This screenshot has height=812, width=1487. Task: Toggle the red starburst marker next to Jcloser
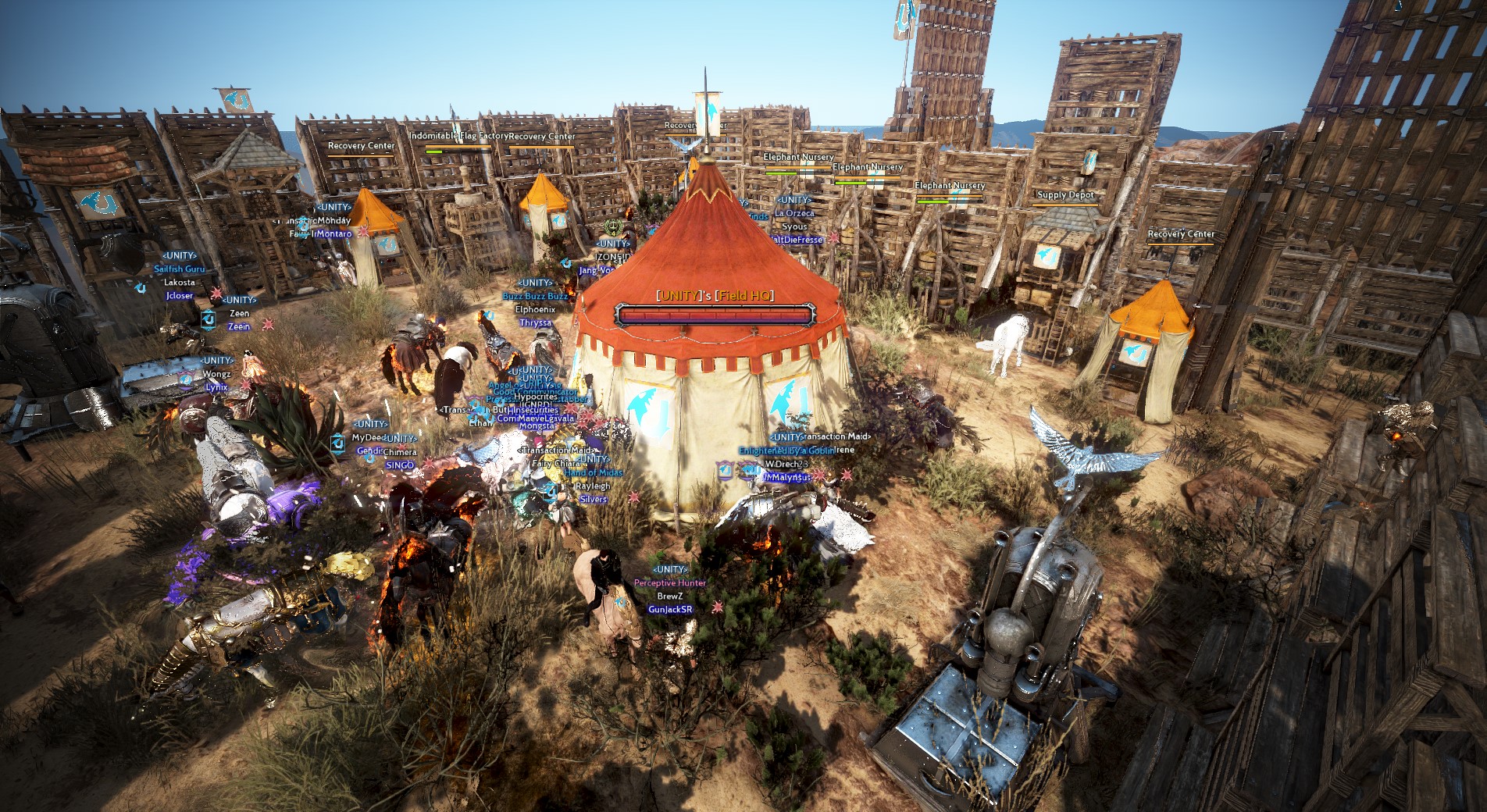216,293
